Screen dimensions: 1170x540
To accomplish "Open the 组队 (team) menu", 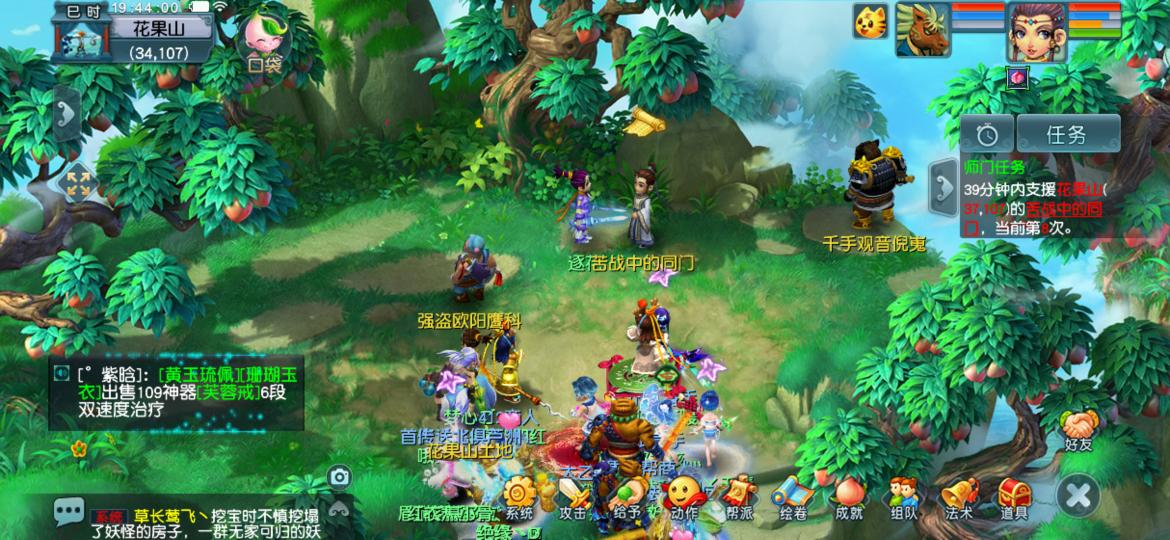I will click(903, 498).
